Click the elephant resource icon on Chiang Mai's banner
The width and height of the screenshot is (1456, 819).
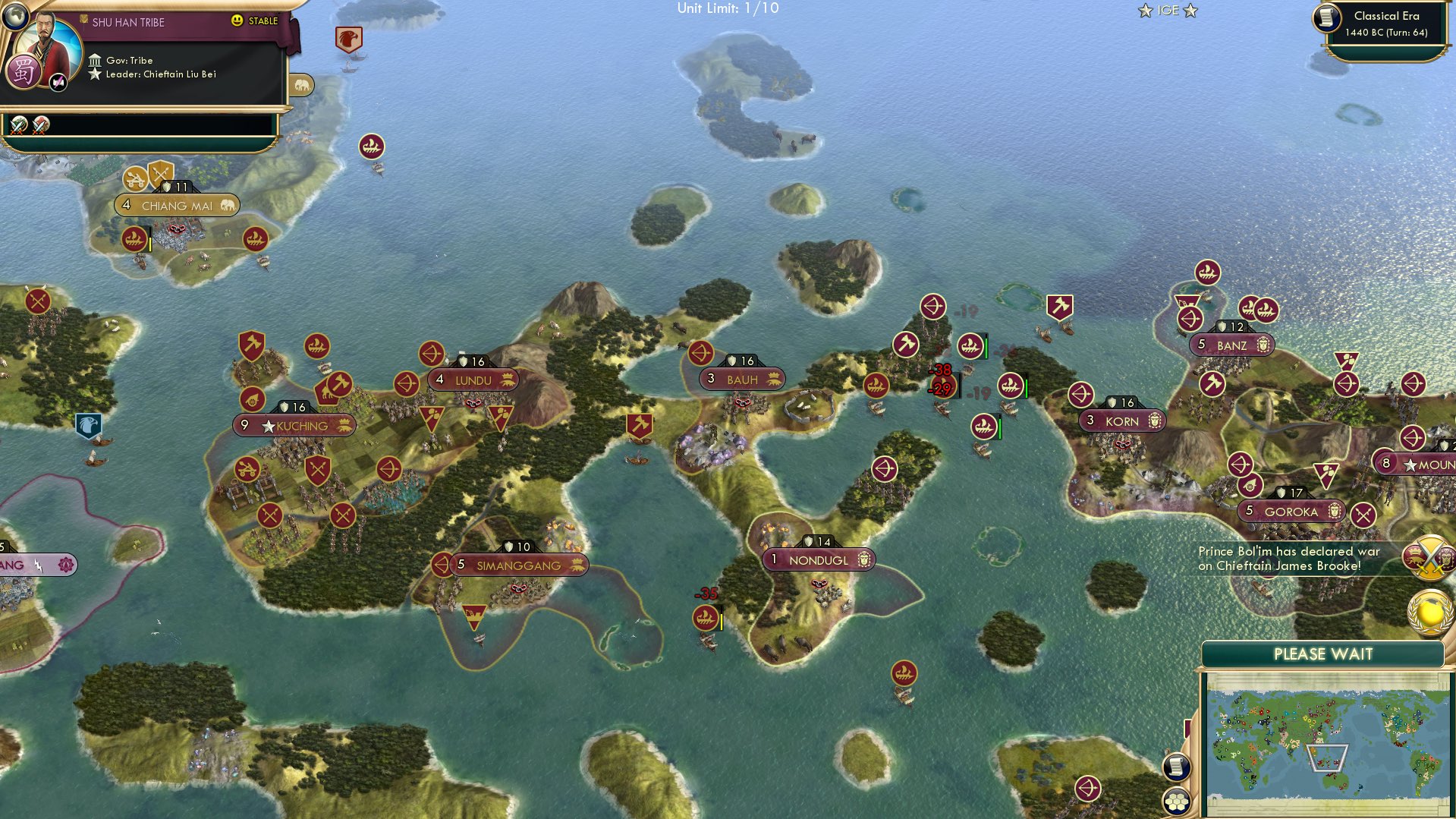(x=227, y=205)
